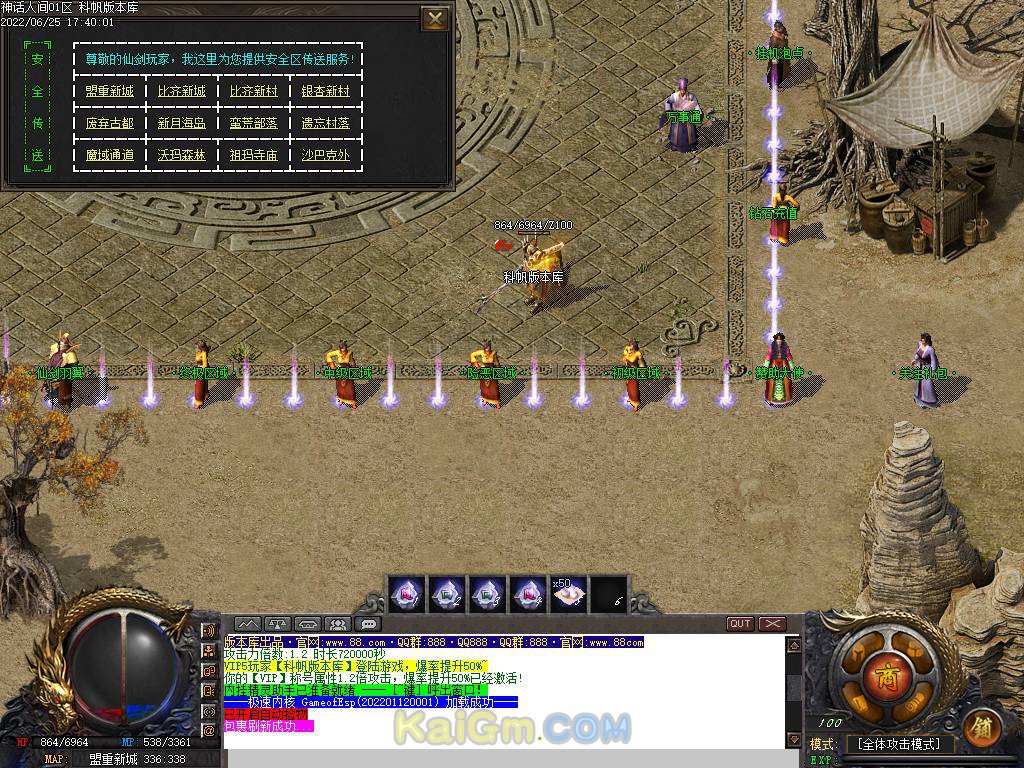
Task: Click the QUT button above the chat
Action: 740,624
